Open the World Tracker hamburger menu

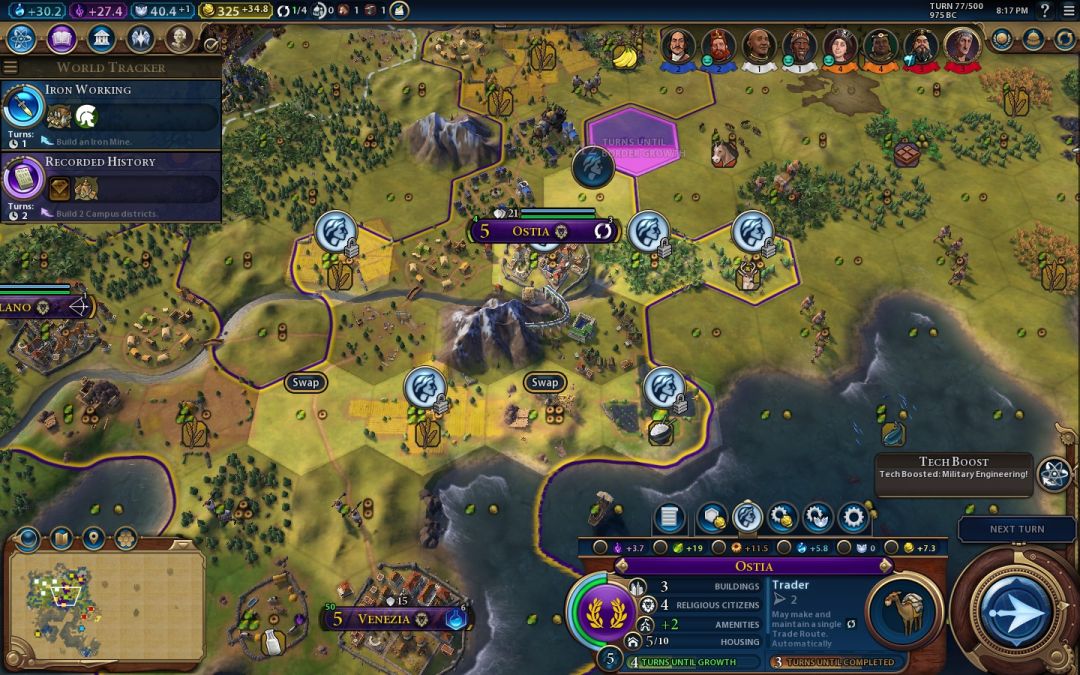point(10,67)
